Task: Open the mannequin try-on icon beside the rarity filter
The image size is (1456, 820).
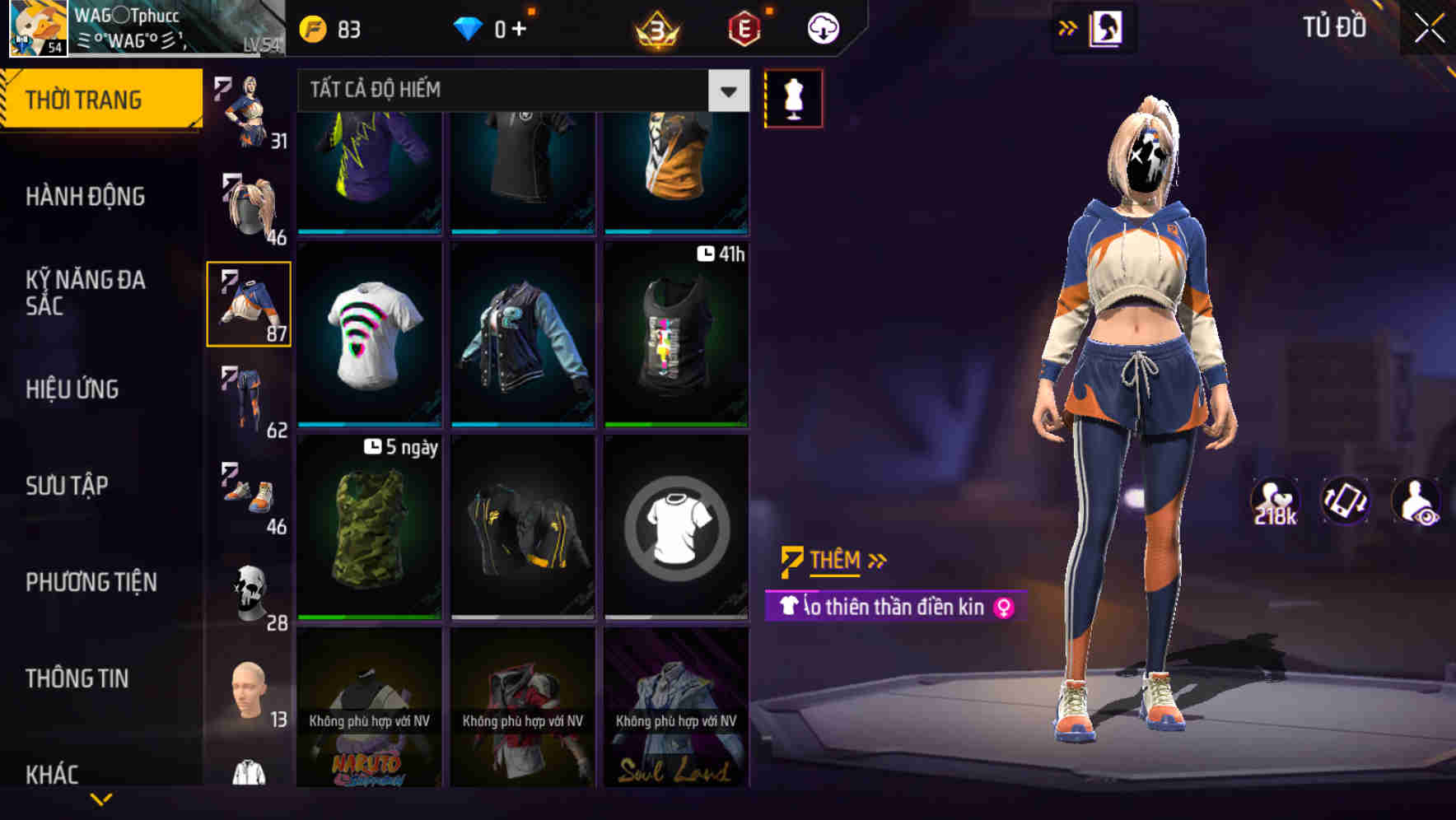Action: pyautogui.click(x=792, y=97)
